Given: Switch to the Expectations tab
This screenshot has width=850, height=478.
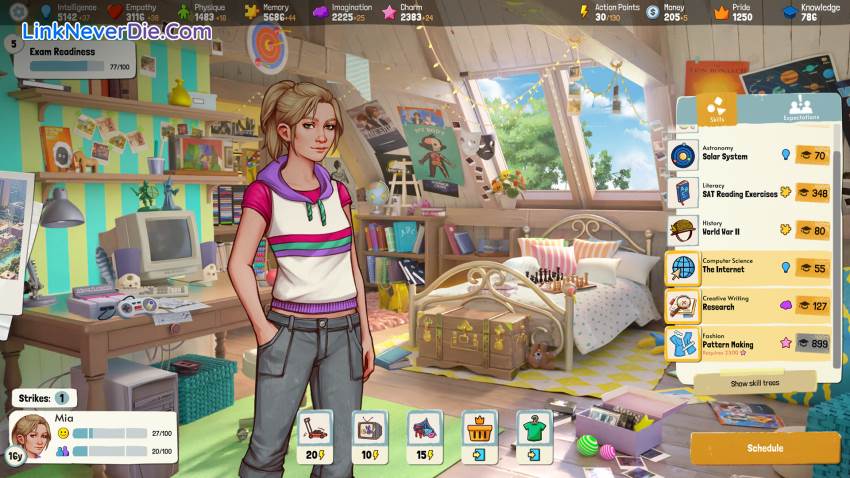Looking at the screenshot, I should 800,110.
